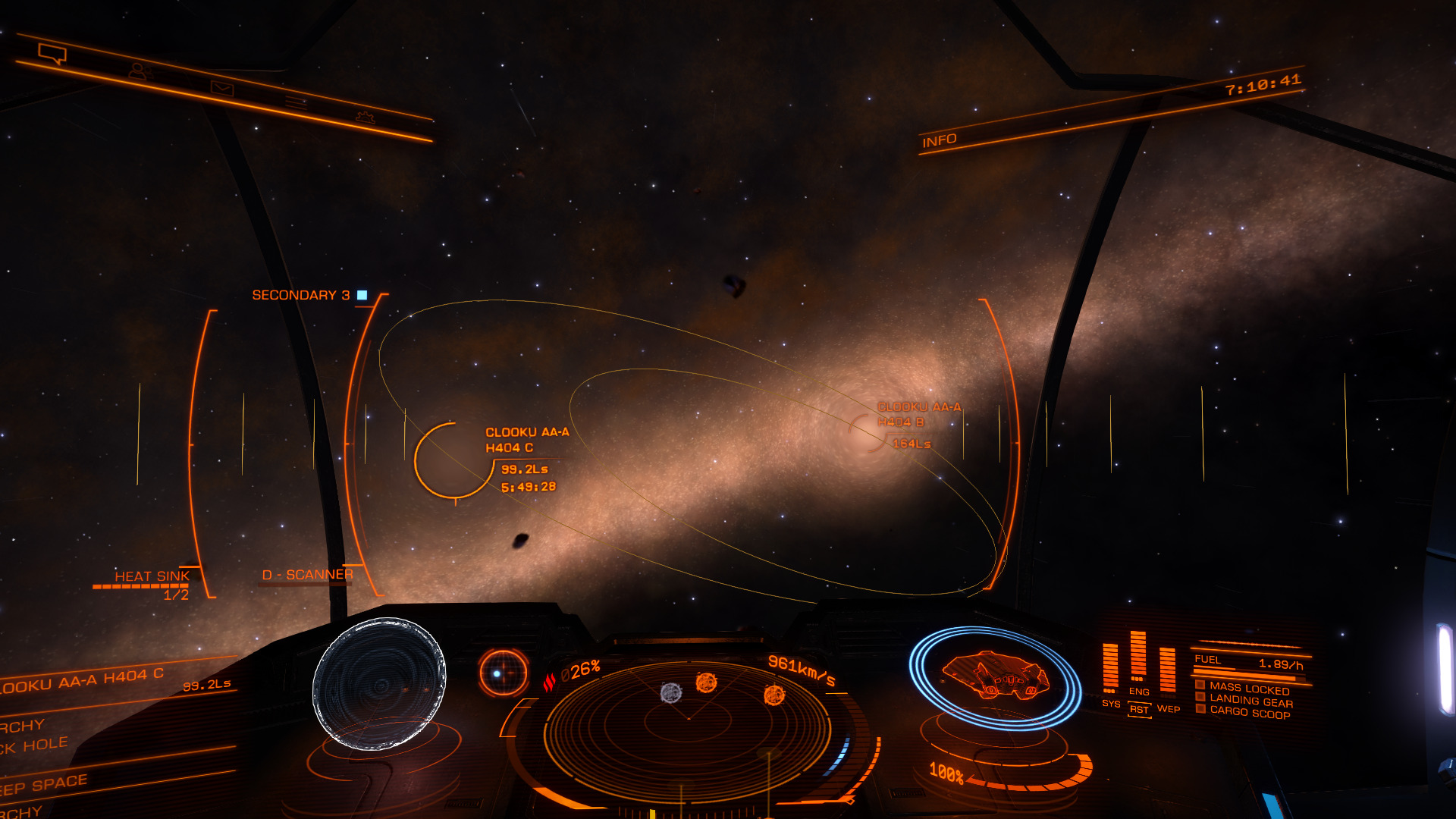
Task: Select the CLOOKU AA-A H404 C target marker
Action: pos(454,460)
